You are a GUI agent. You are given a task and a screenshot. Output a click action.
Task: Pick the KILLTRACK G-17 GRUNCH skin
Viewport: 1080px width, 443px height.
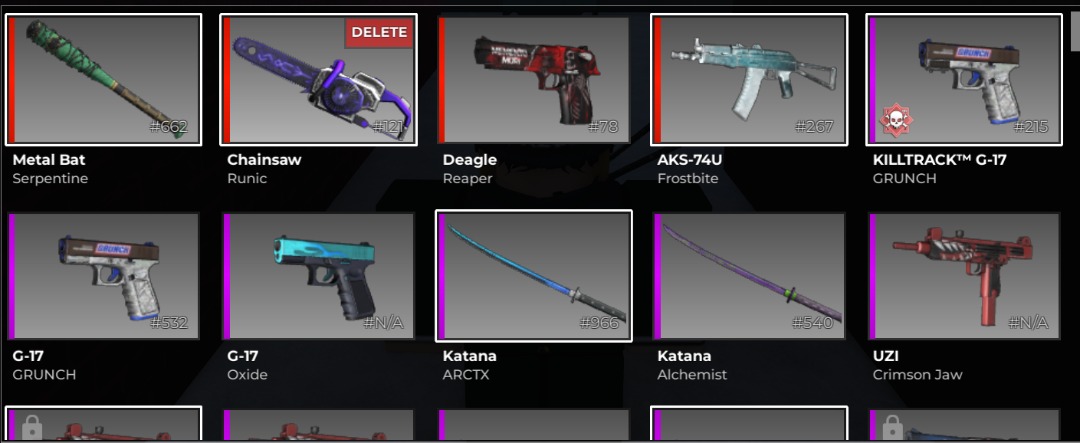coord(964,80)
